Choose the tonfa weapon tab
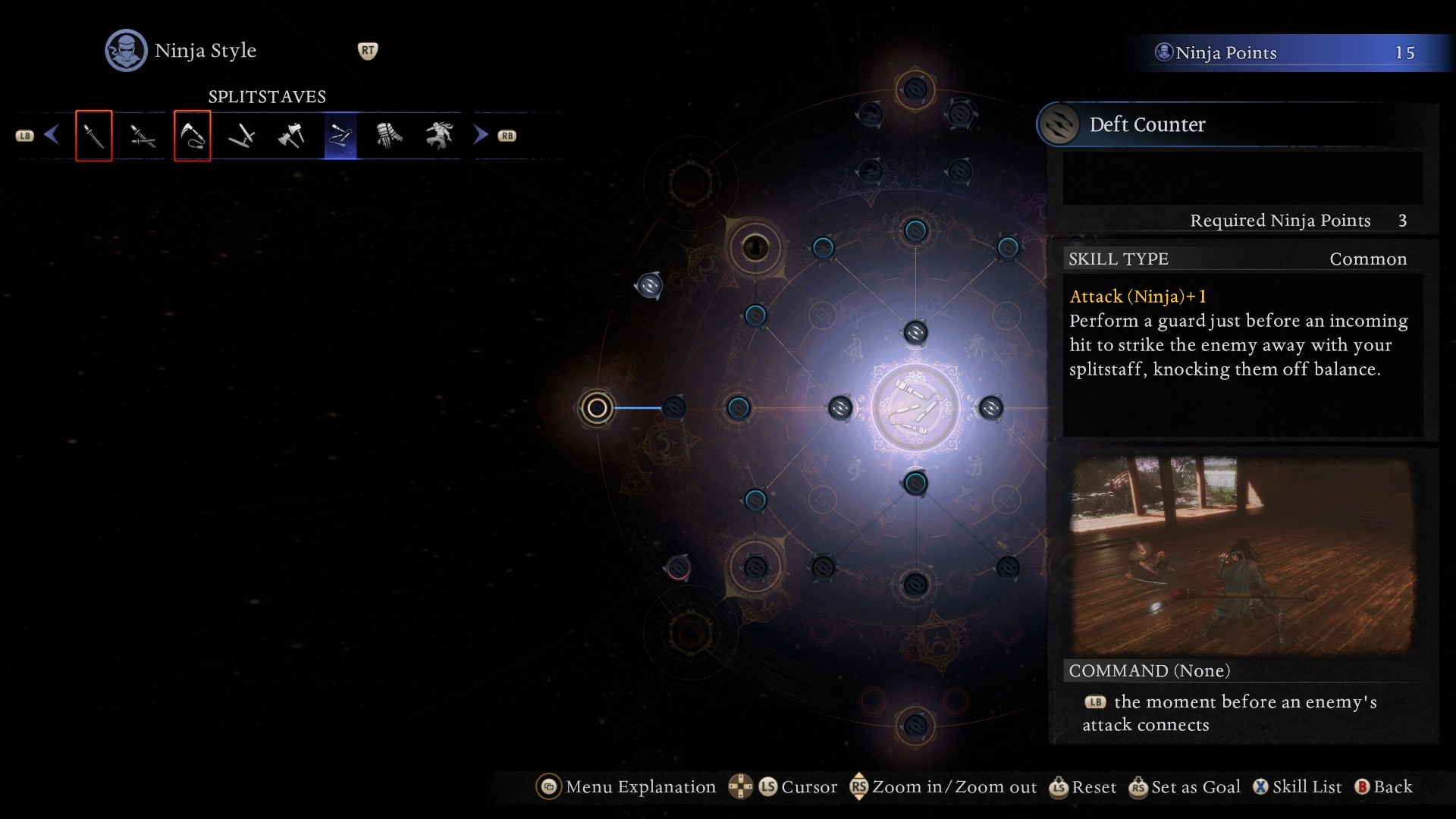This screenshot has width=1456, height=819. [x=242, y=136]
